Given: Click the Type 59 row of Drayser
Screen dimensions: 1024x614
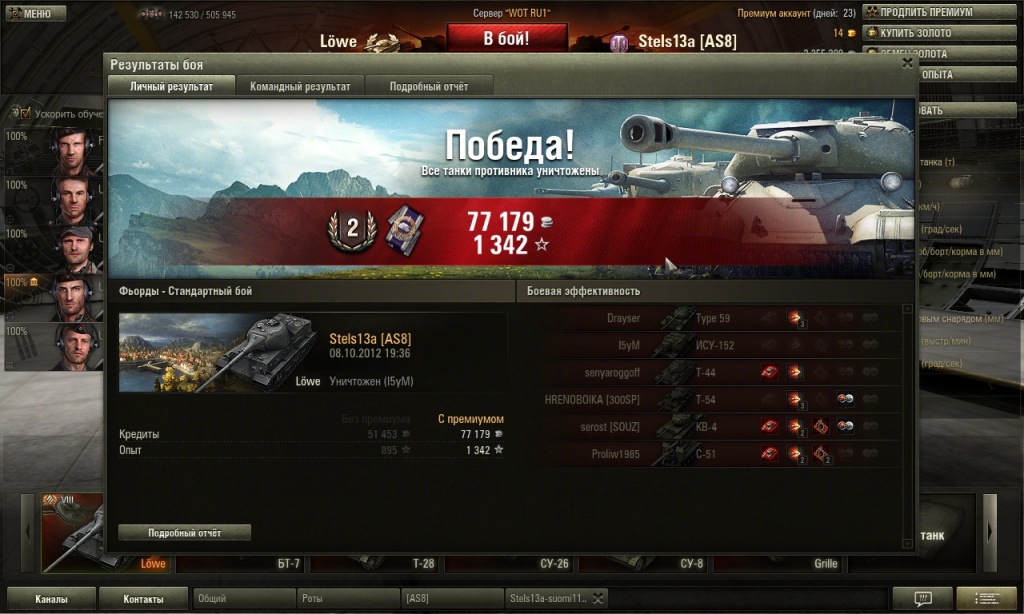Looking at the screenshot, I should pyautogui.click(x=714, y=318).
